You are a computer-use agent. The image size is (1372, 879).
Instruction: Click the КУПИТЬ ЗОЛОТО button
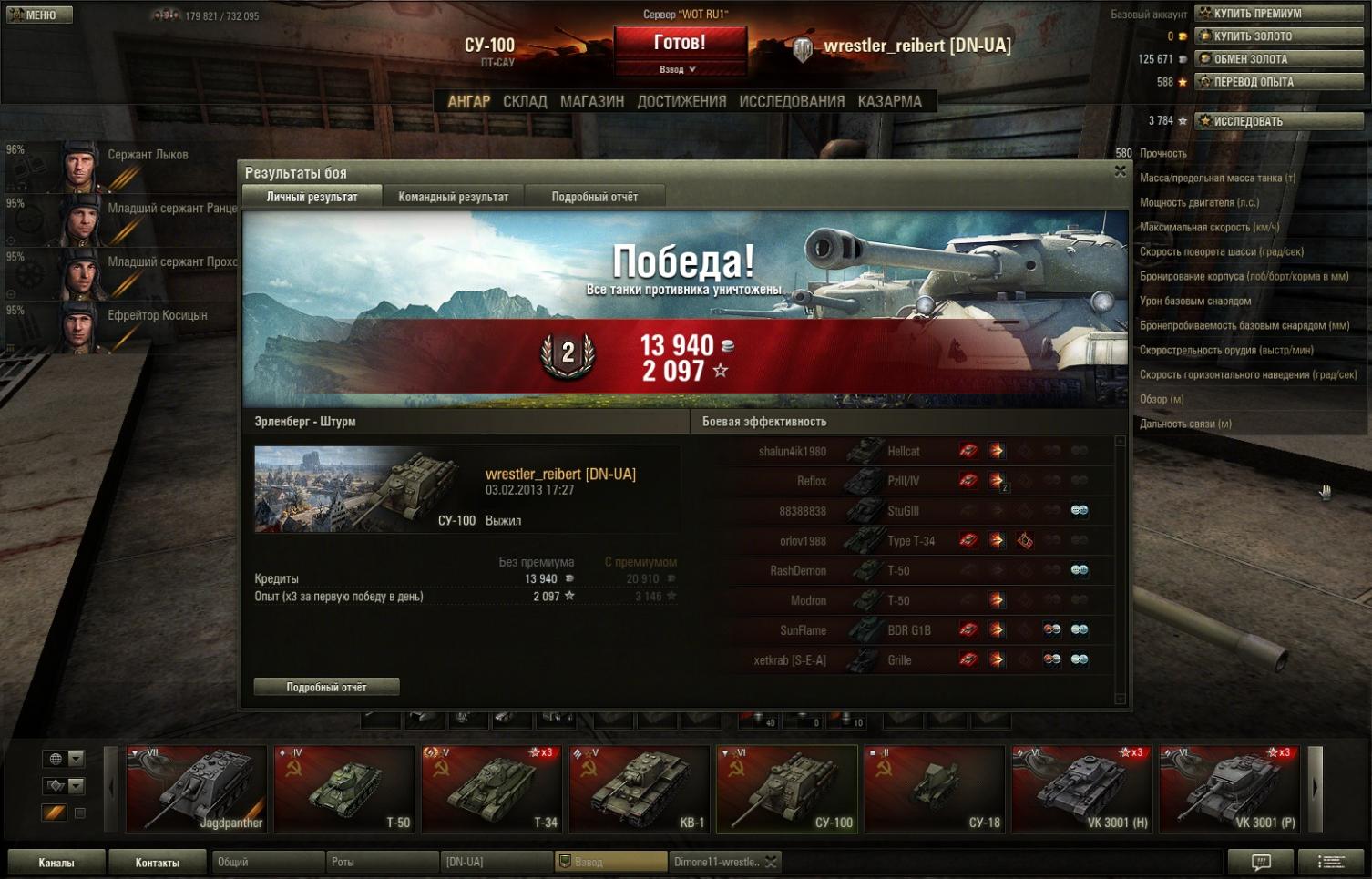point(1279,36)
